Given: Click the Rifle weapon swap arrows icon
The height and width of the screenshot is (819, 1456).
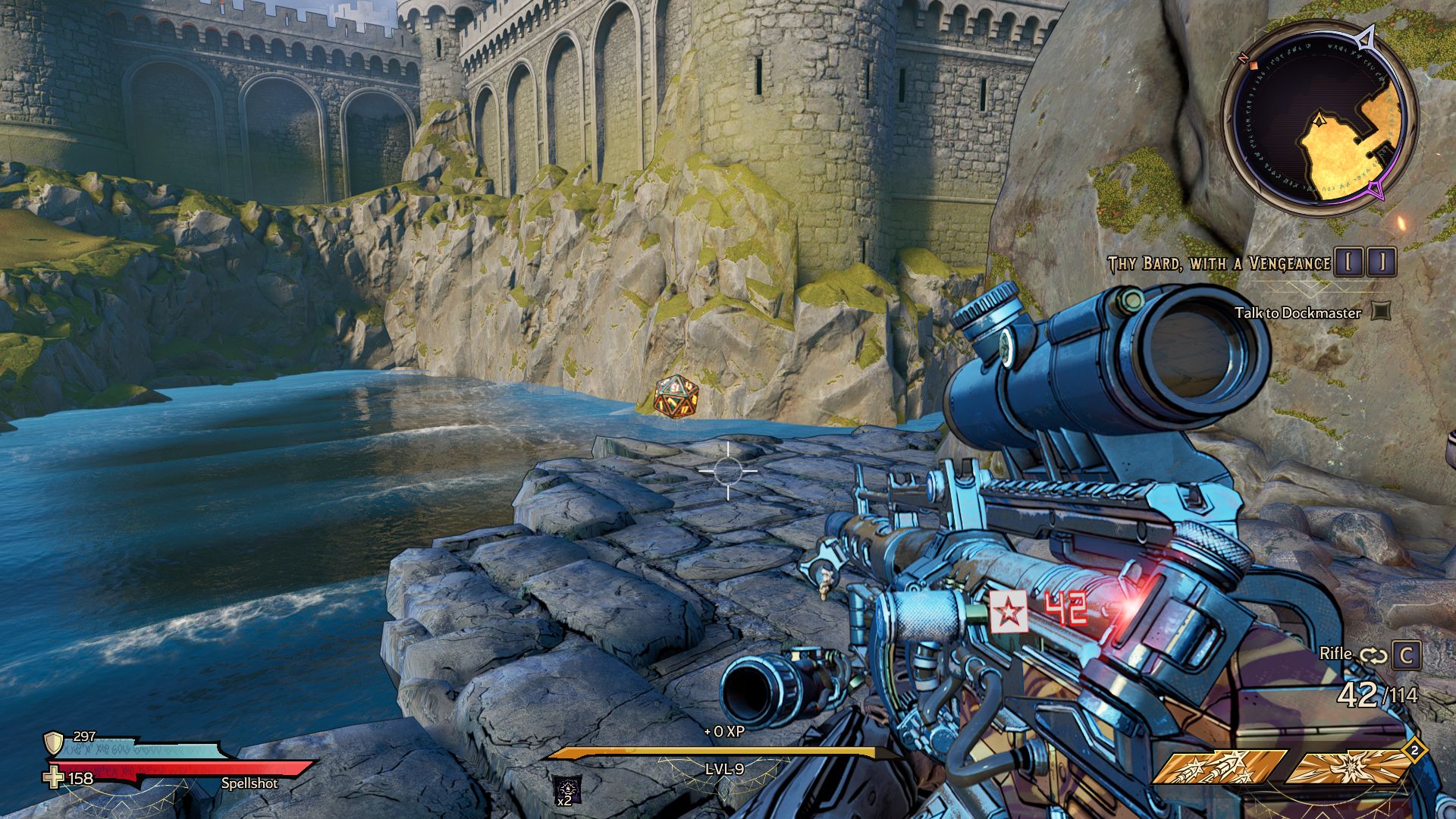Looking at the screenshot, I should point(1373,655).
